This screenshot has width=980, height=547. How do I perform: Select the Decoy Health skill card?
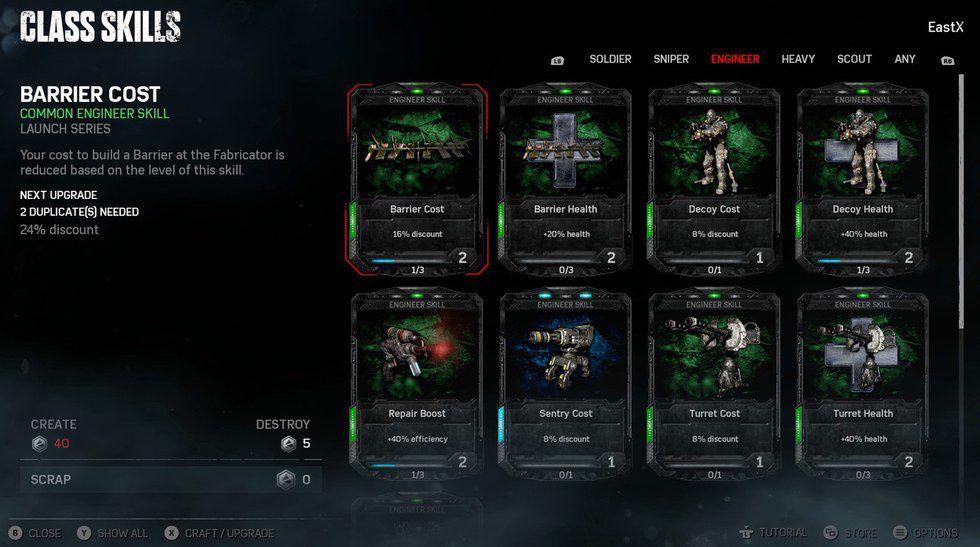tap(862, 180)
